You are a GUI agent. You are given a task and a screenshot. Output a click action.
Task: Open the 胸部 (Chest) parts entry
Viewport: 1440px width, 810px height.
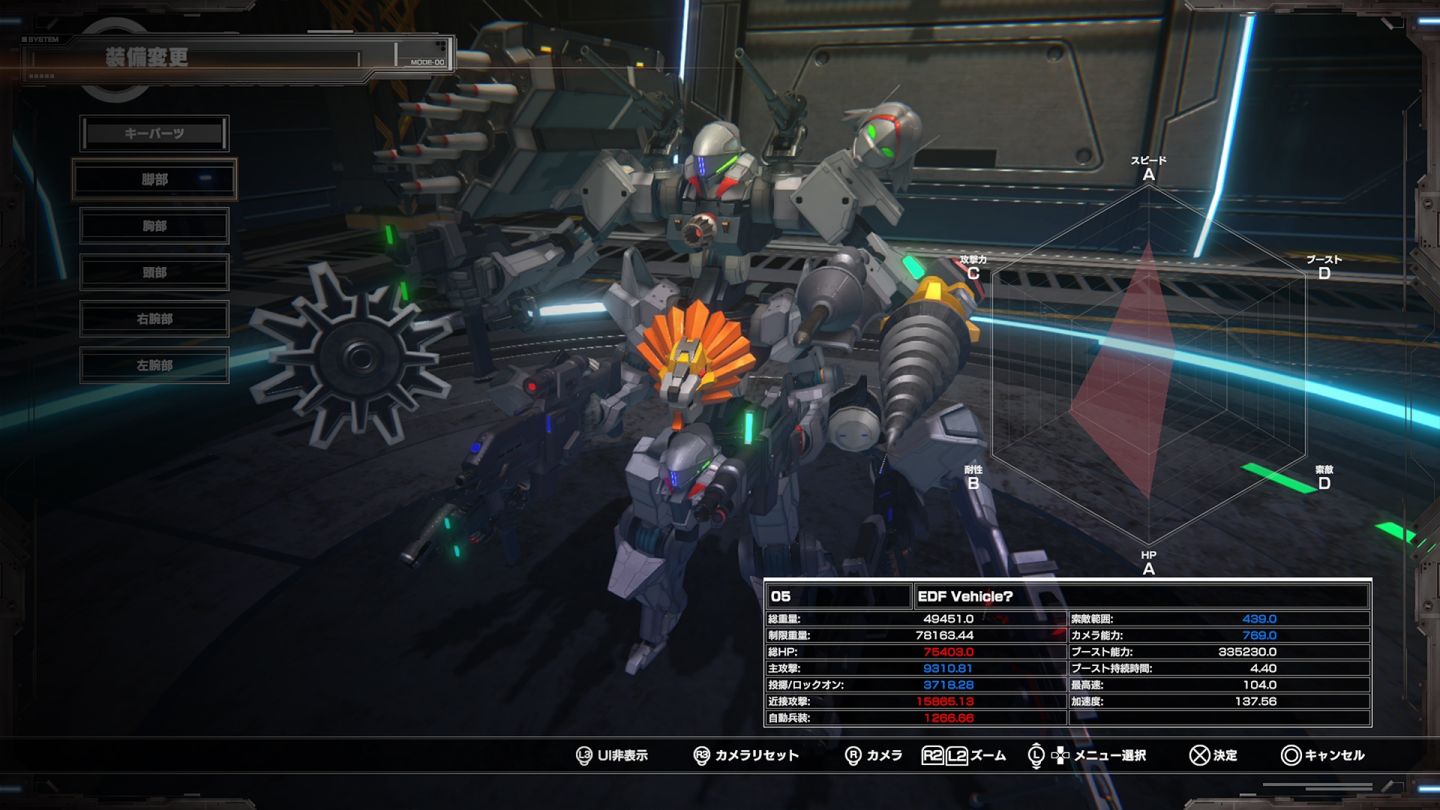155,226
